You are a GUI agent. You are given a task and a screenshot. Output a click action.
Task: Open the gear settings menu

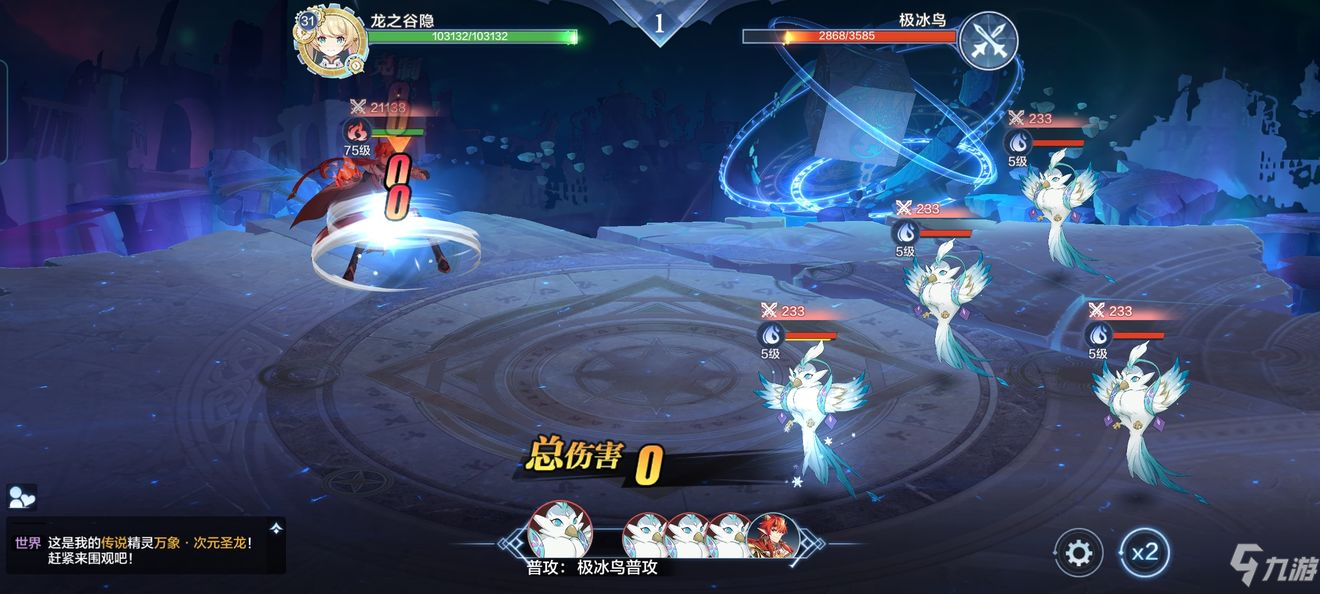[x=1079, y=552]
